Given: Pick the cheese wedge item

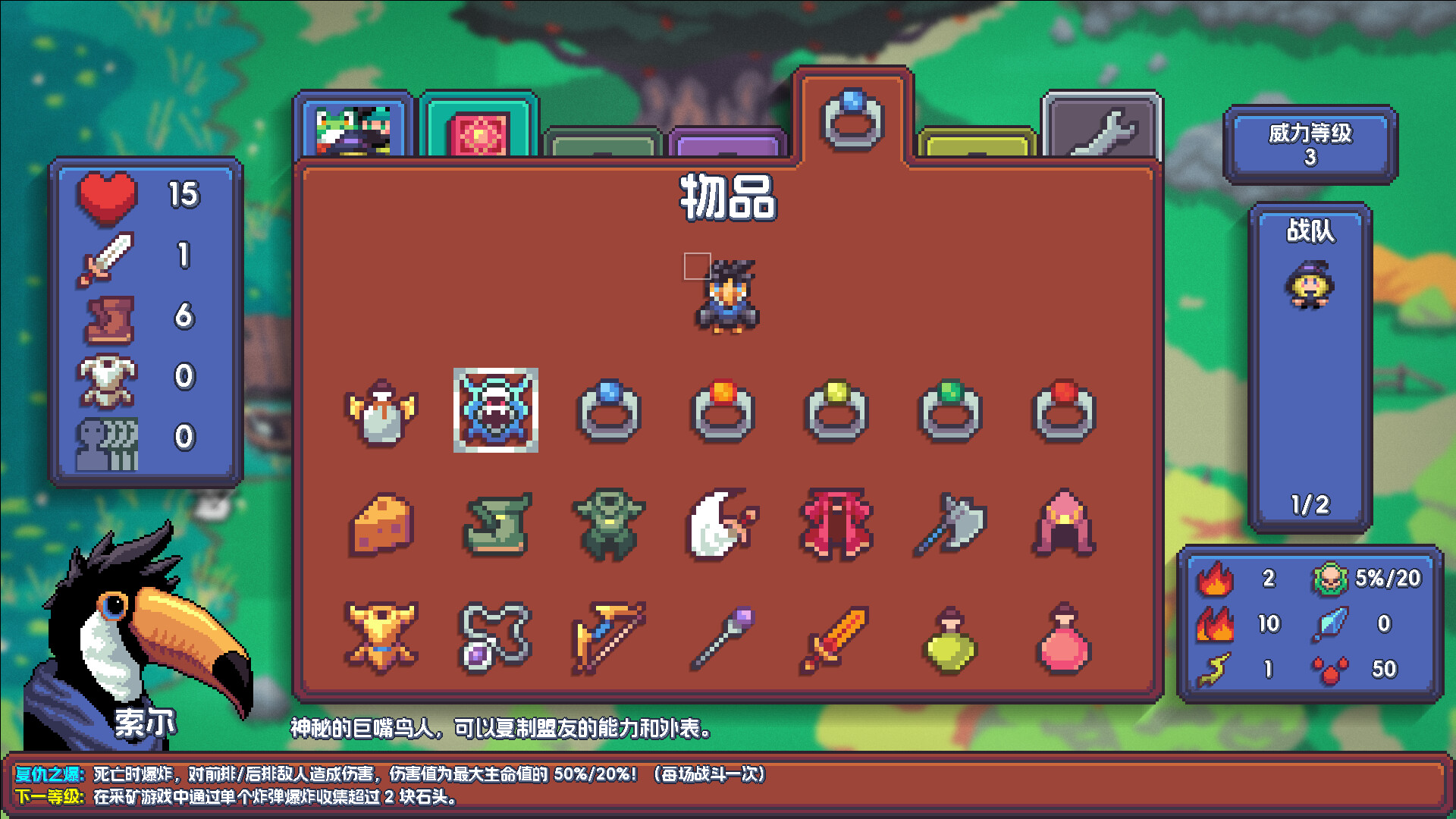Looking at the screenshot, I should coord(383,525).
